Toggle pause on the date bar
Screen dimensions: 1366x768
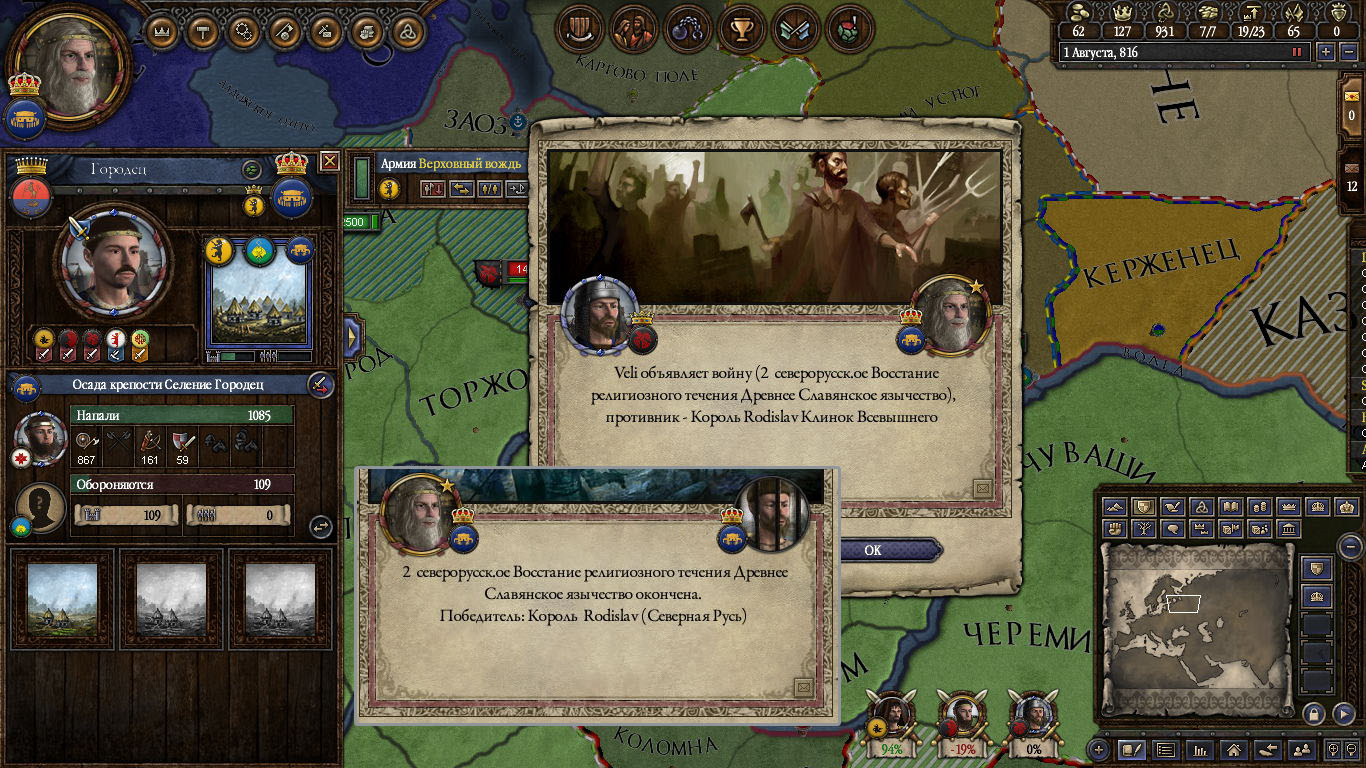pyautogui.click(x=1298, y=52)
